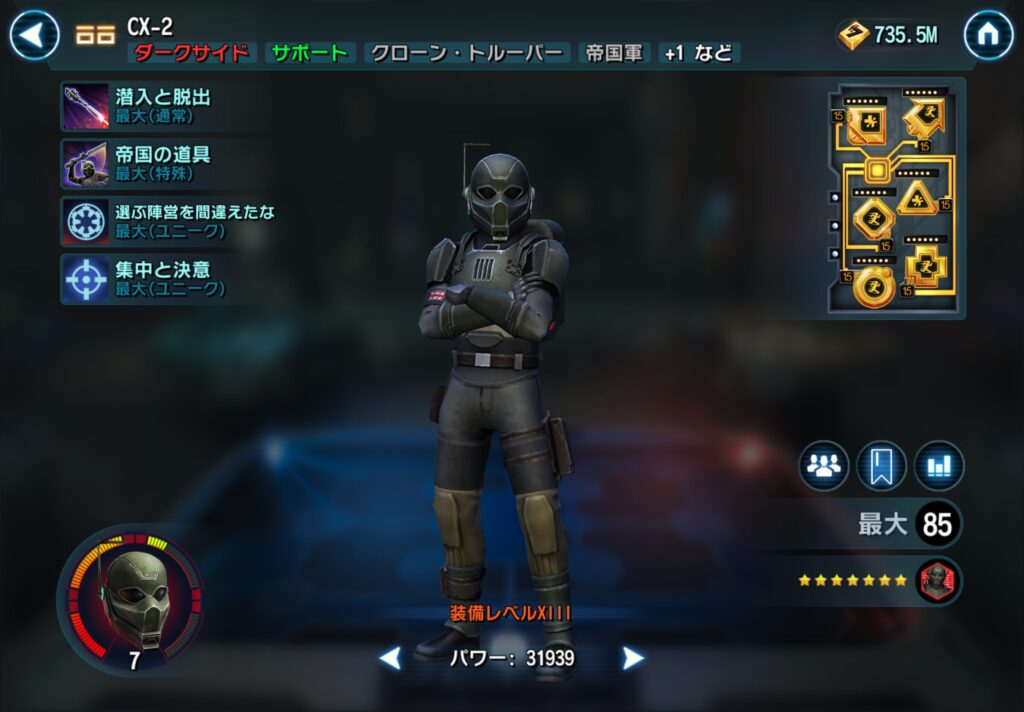Open the cross-shaped mod slot
The height and width of the screenshot is (712, 1024).
click(925, 266)
